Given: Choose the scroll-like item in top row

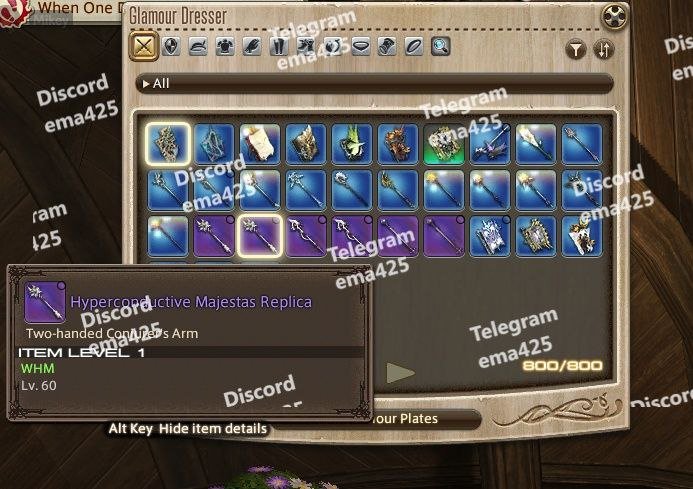Looking at the screenshot, I should coord(259,143).
